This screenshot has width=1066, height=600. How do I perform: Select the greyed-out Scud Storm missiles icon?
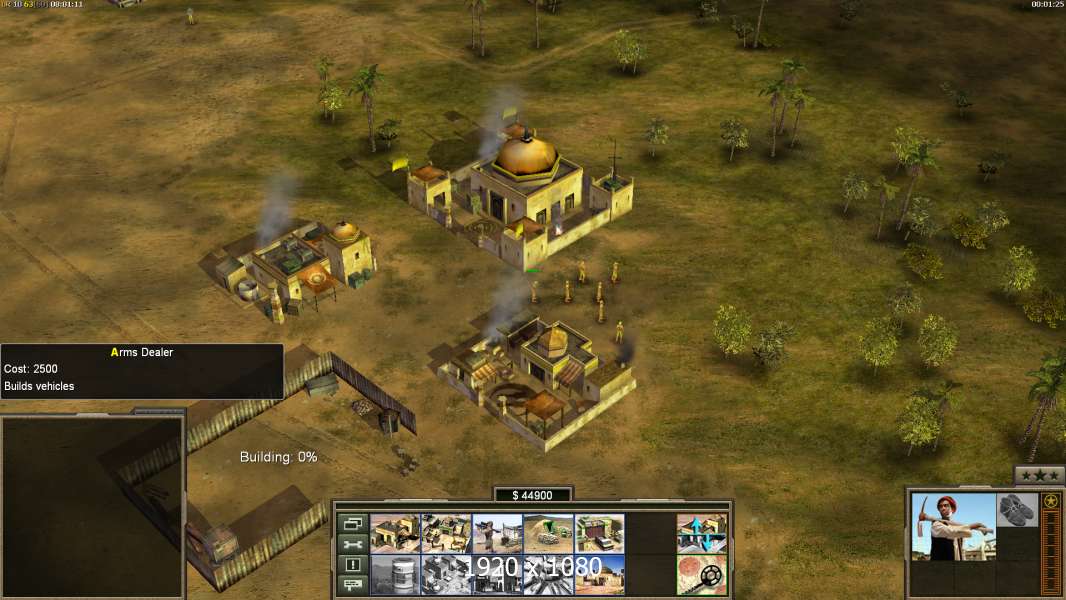point(548,574)
